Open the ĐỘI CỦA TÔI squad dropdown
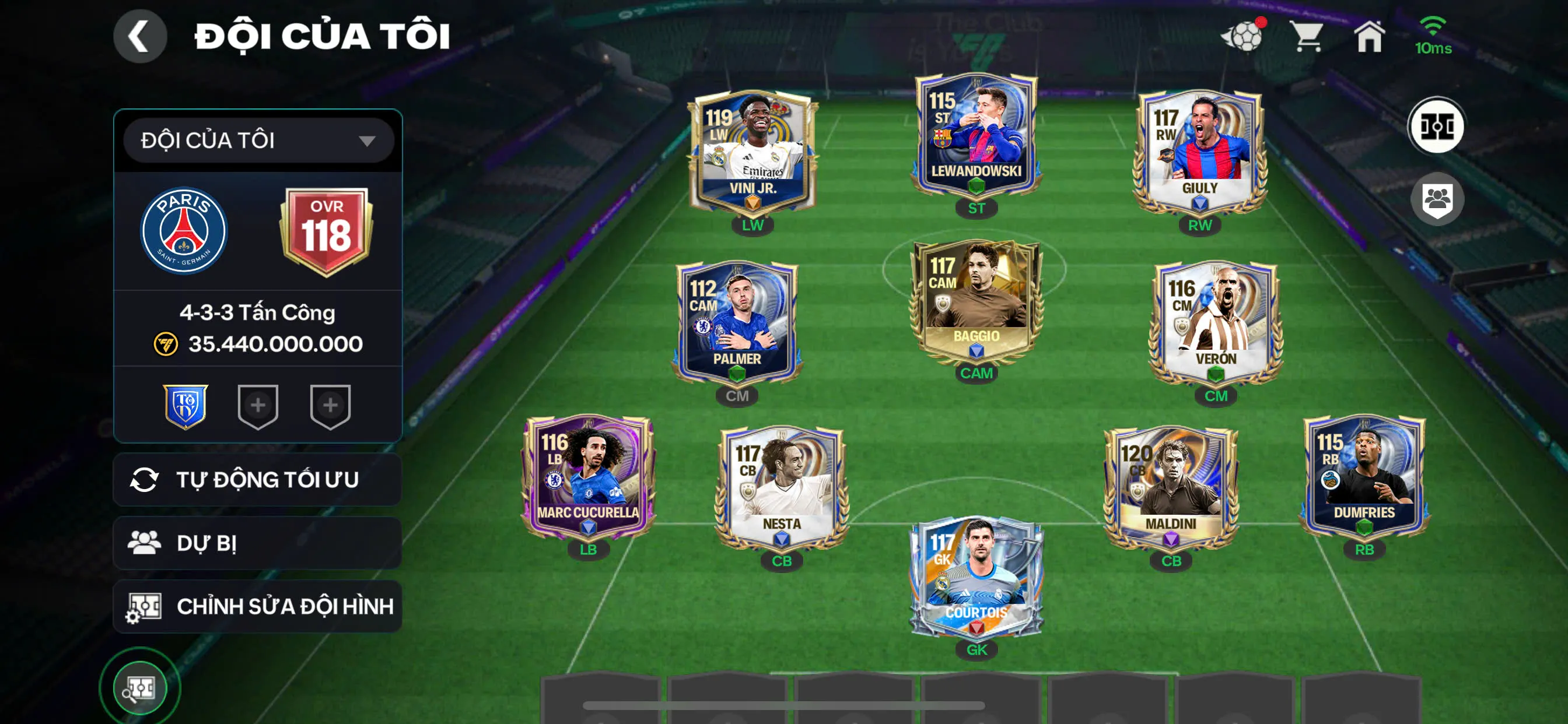 pos(258,140)
